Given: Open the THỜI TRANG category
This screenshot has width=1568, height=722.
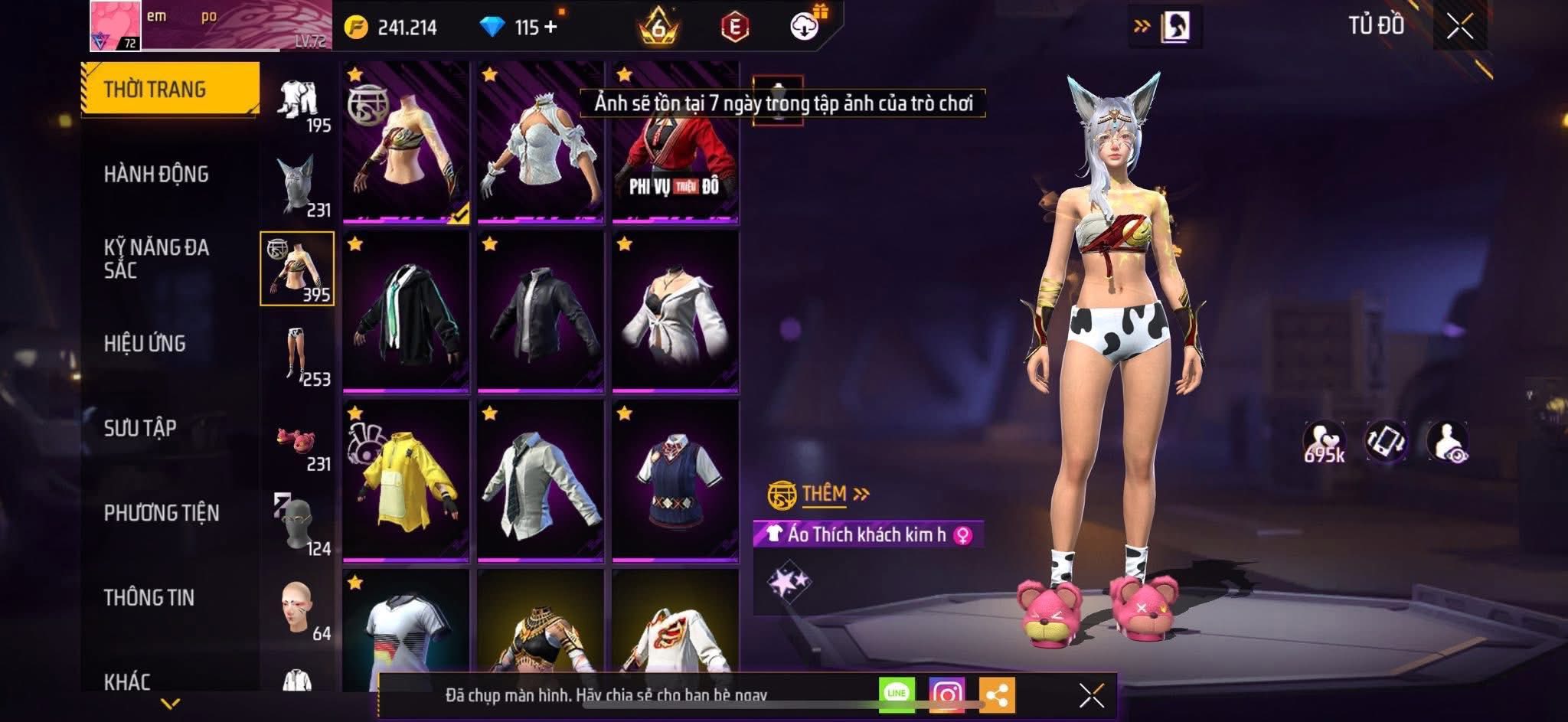Looking at the screenshot, I should pos(170,89).
